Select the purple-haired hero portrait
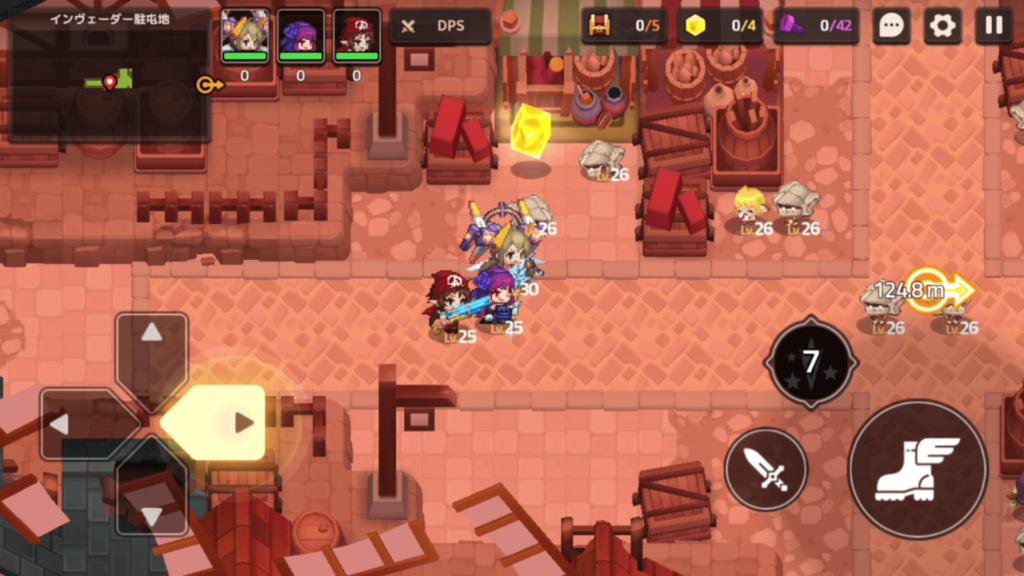The image size is (1024, 576). click(x=300, y=36)
